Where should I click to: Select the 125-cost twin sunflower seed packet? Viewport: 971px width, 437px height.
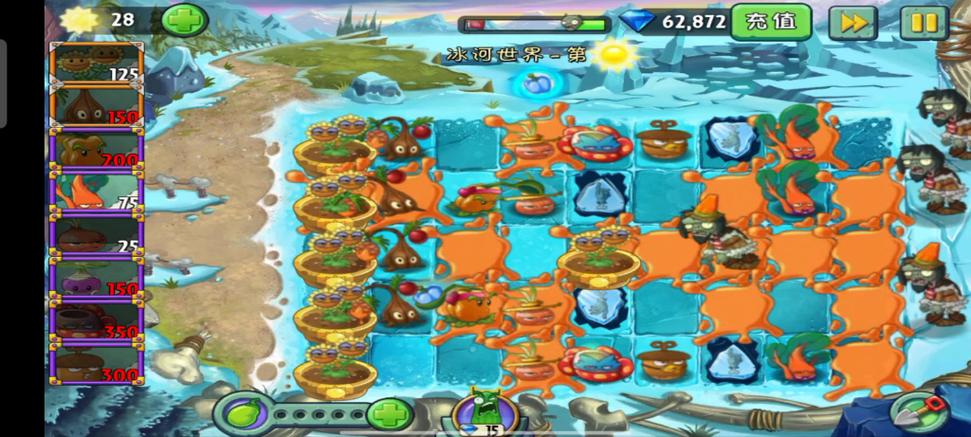(97, 64)
